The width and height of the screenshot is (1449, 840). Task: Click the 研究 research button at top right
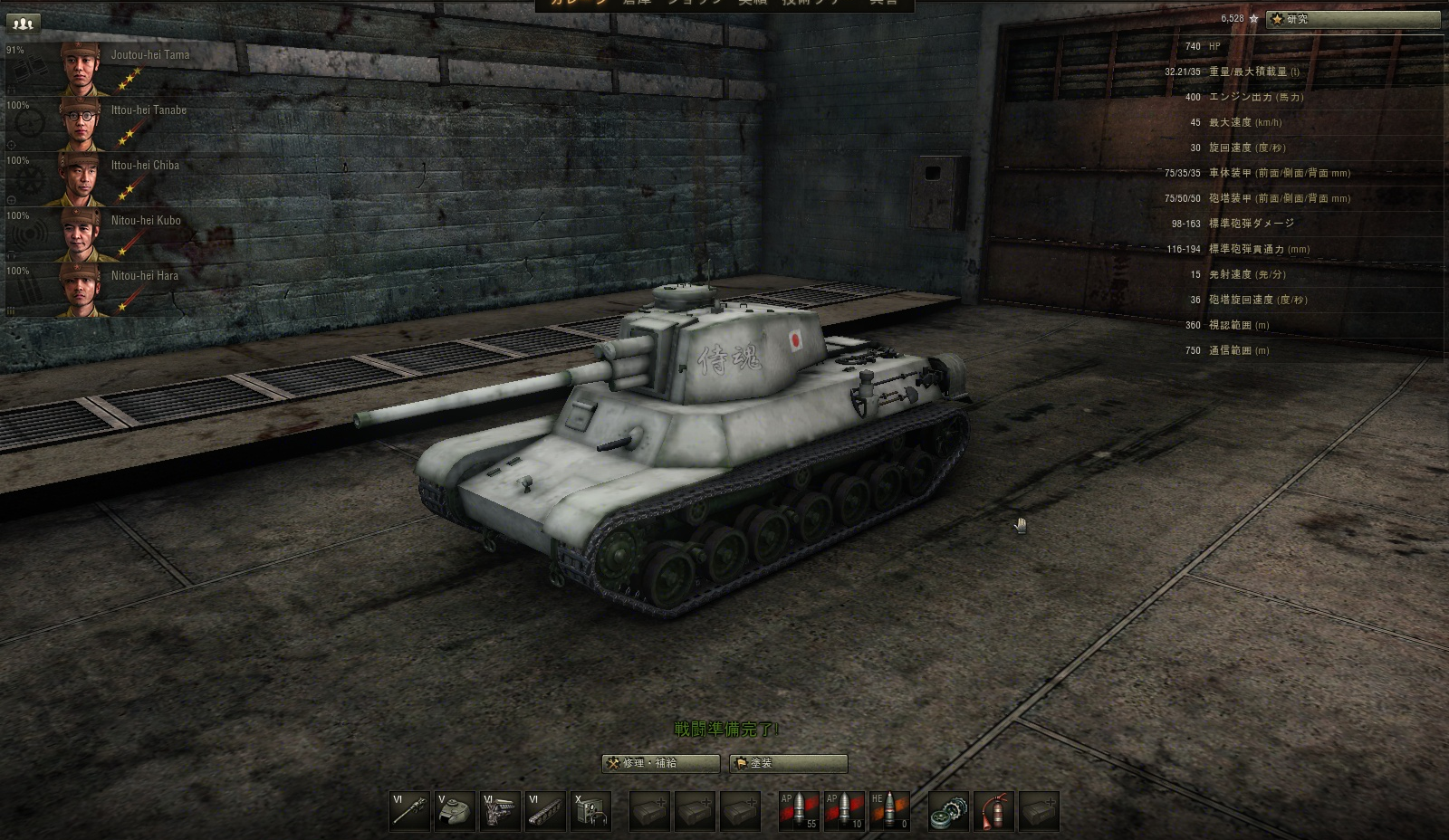pos(1353,17)
